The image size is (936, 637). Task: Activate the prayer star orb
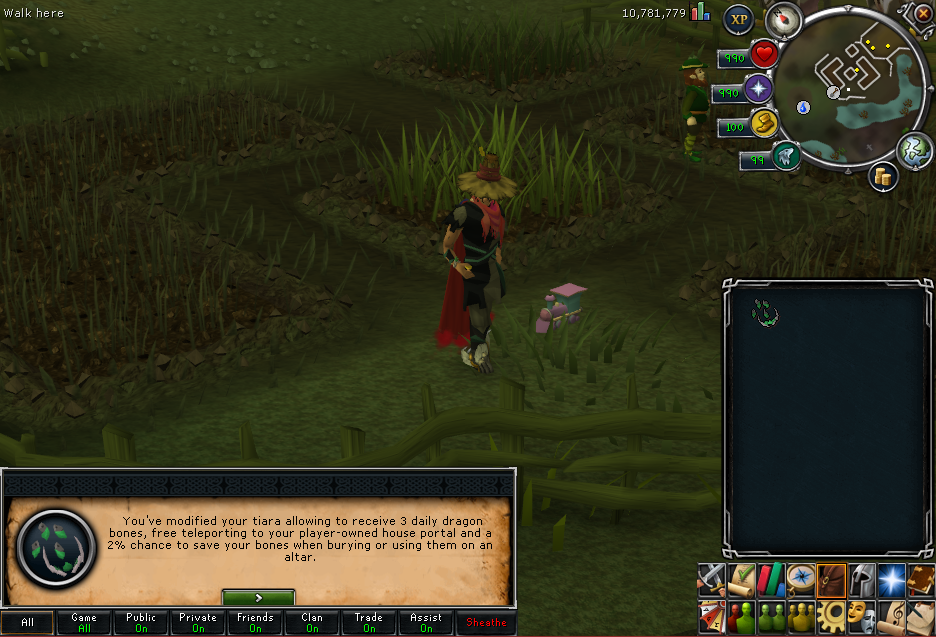pos(758,89)
